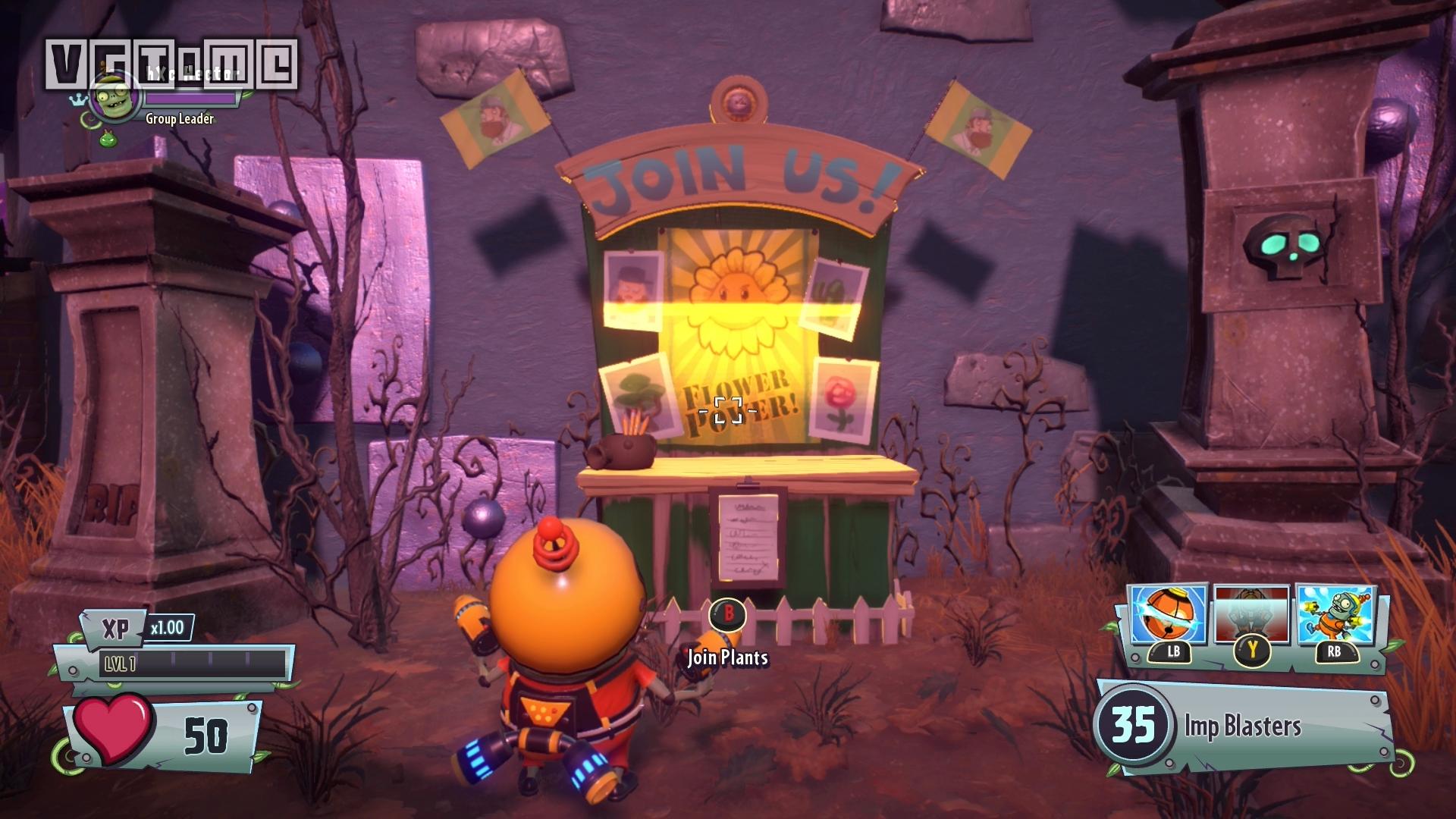
Task: Click the Group Leader zombie portrait
Action: click(x=115, y=96)
